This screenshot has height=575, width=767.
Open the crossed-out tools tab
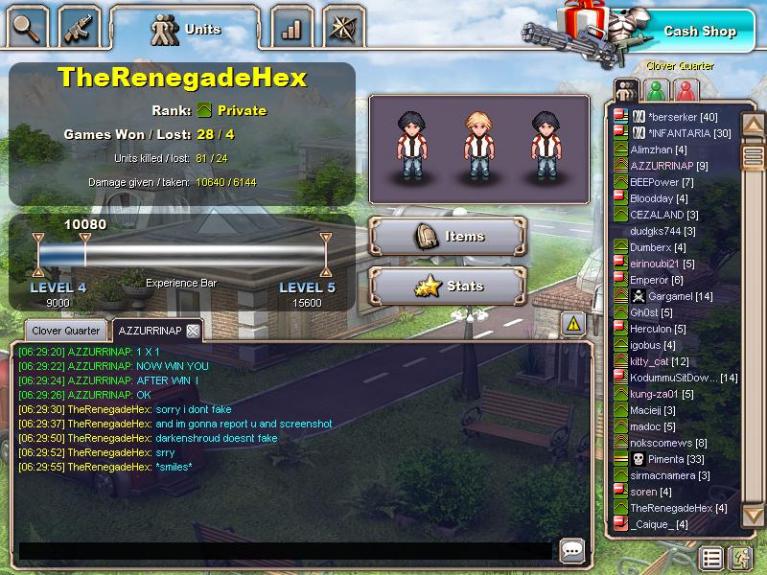pyautogui.click(x=341, y=28)
